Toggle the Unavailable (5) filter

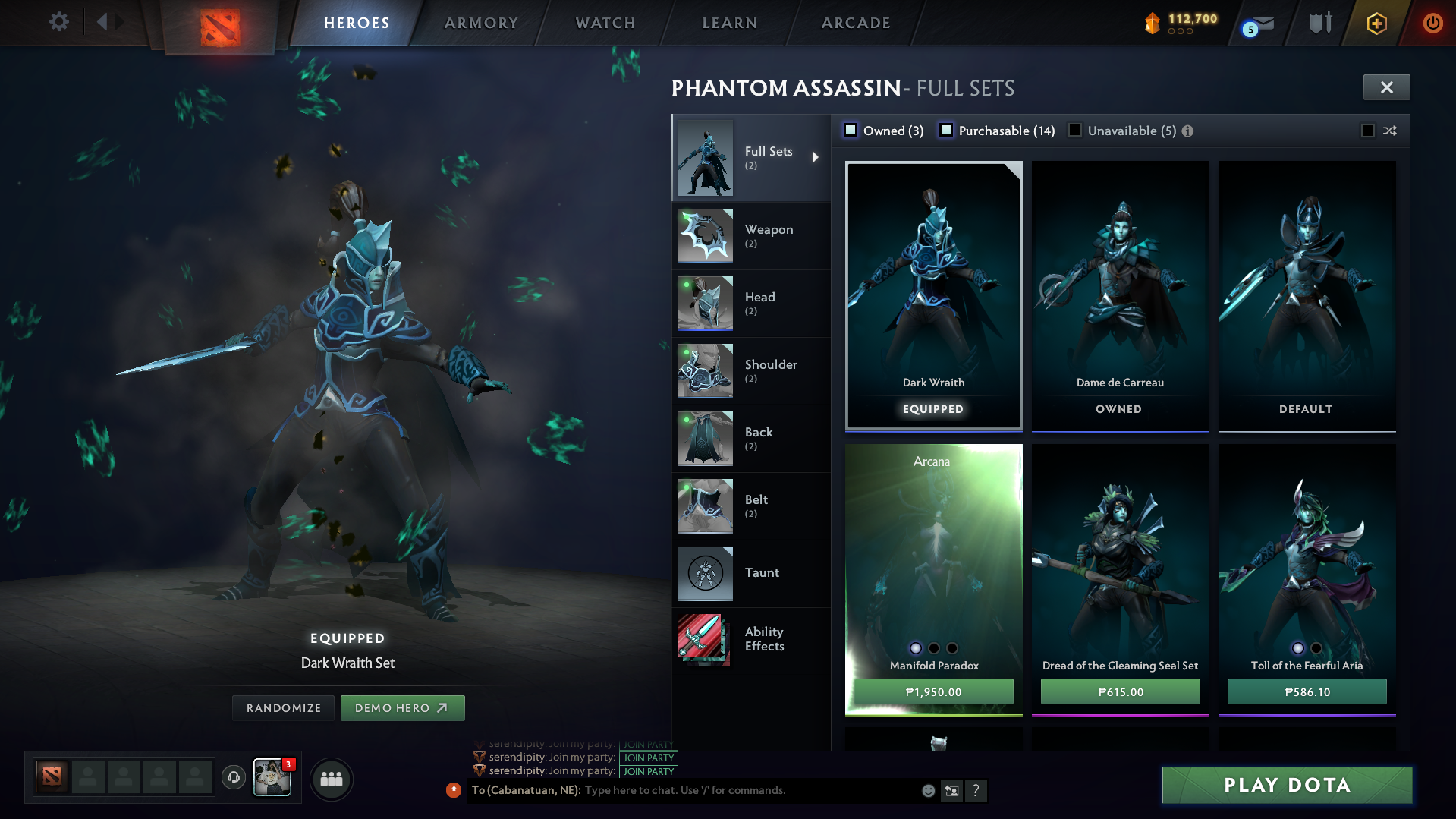(x=1074, y=130)
